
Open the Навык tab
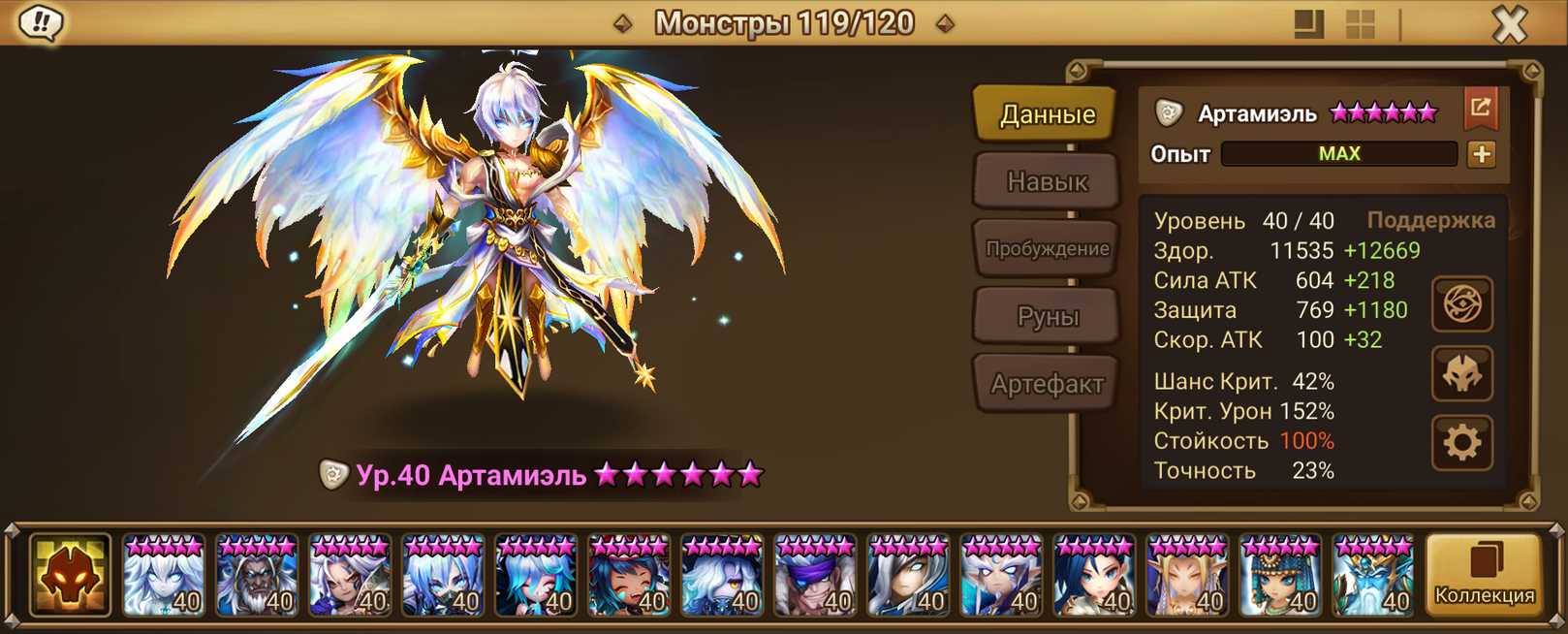tap(1047, 181)
